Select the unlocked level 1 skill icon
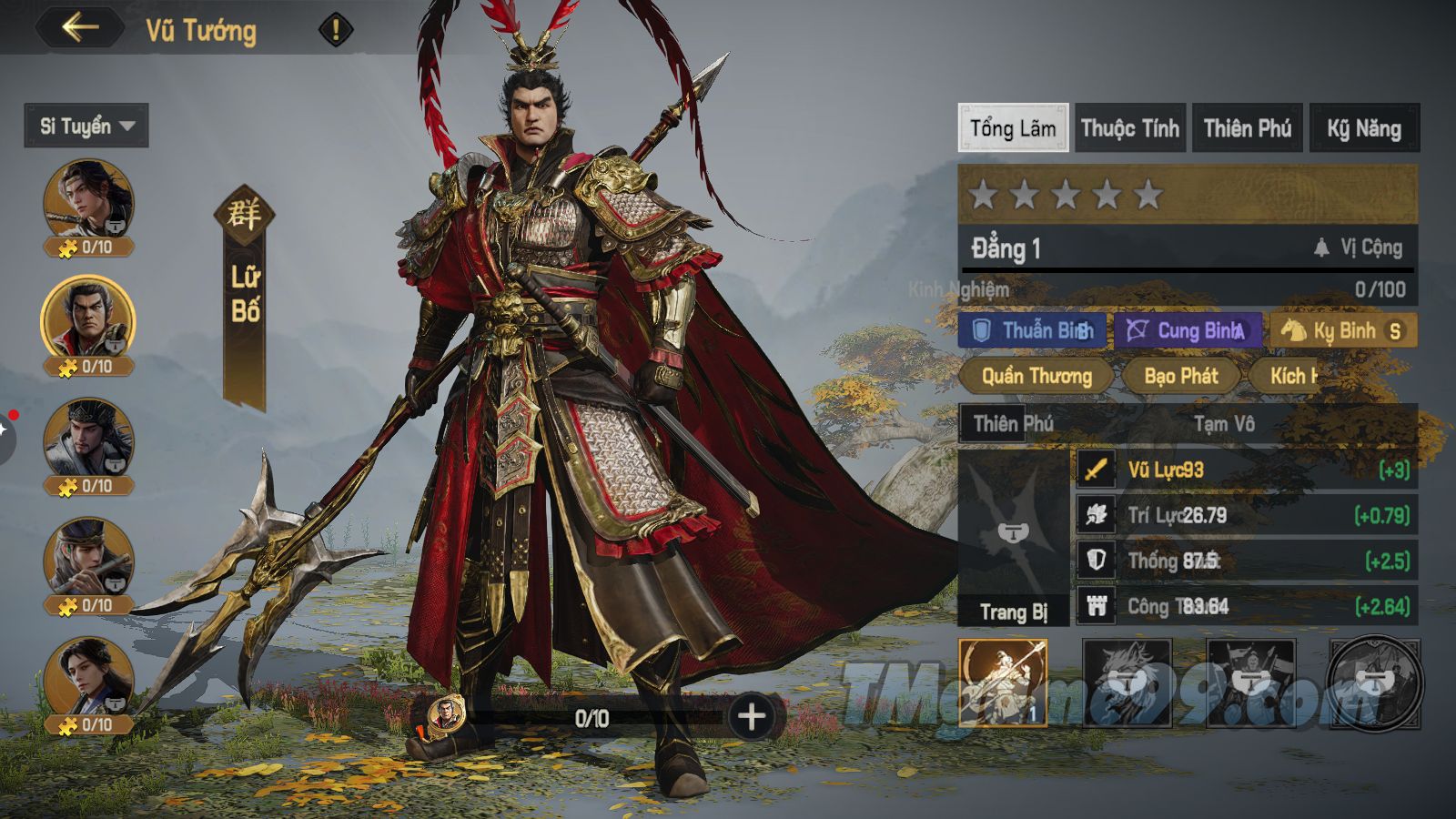Viewport: 1456px width, 819px height. (x=1003, y=682)
